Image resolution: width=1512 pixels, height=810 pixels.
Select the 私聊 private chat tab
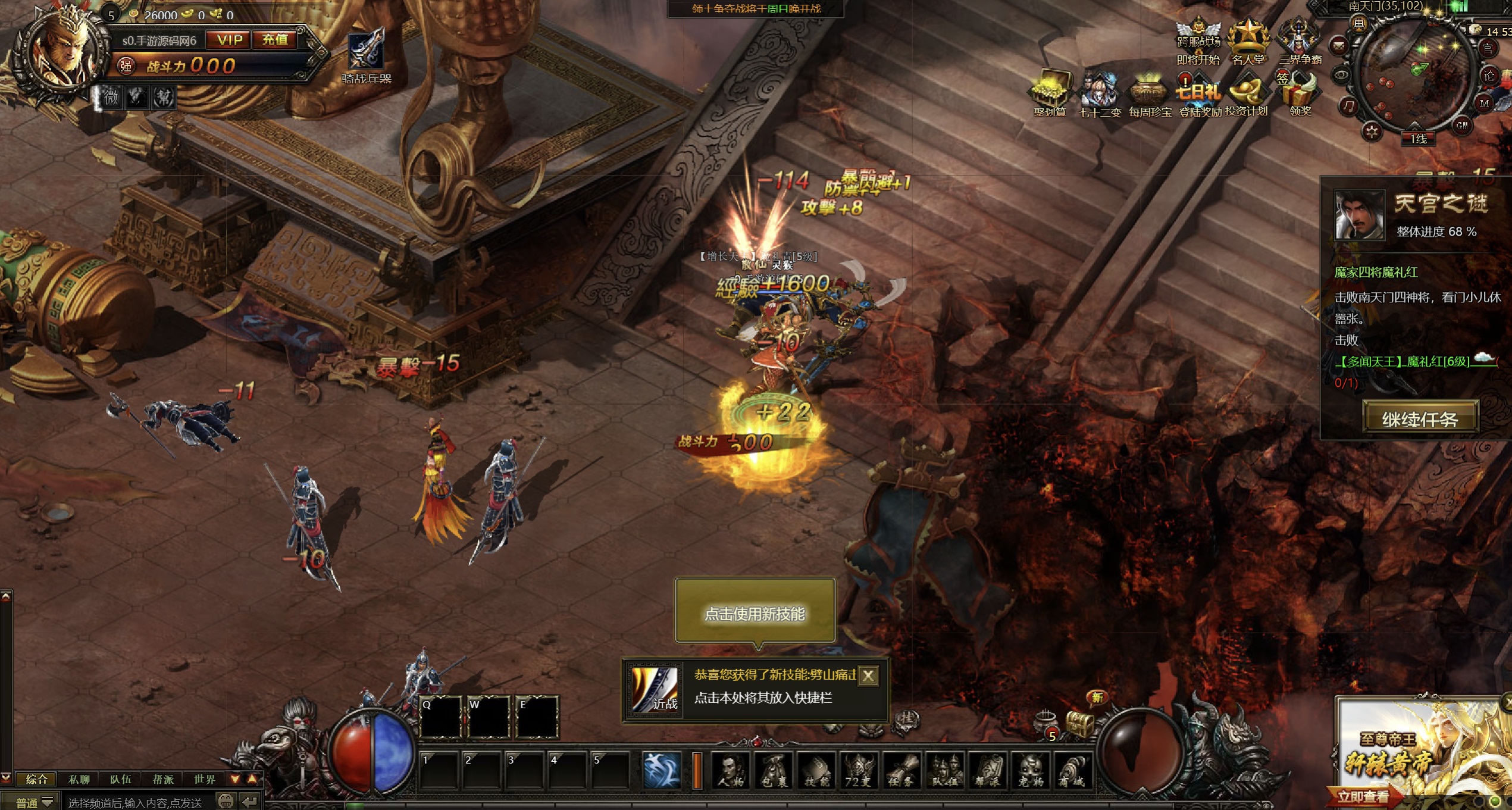[79, 779]
